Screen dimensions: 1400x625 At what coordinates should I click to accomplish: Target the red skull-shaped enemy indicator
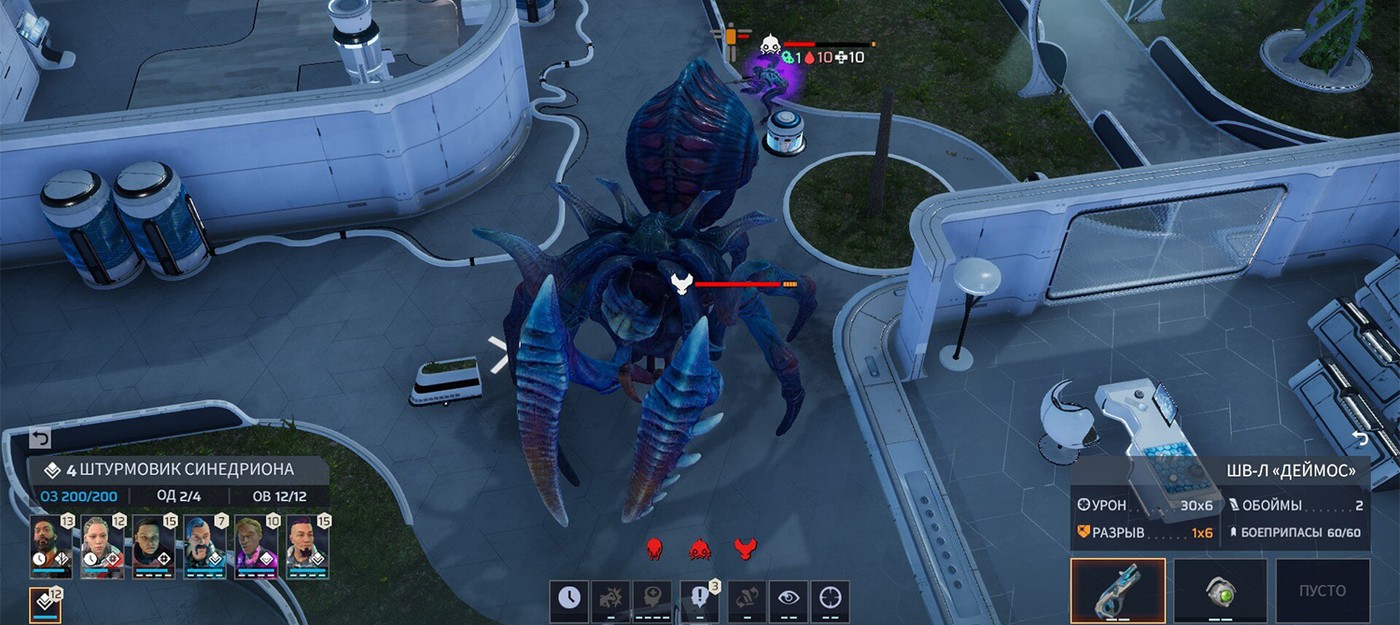pos(655,548)
